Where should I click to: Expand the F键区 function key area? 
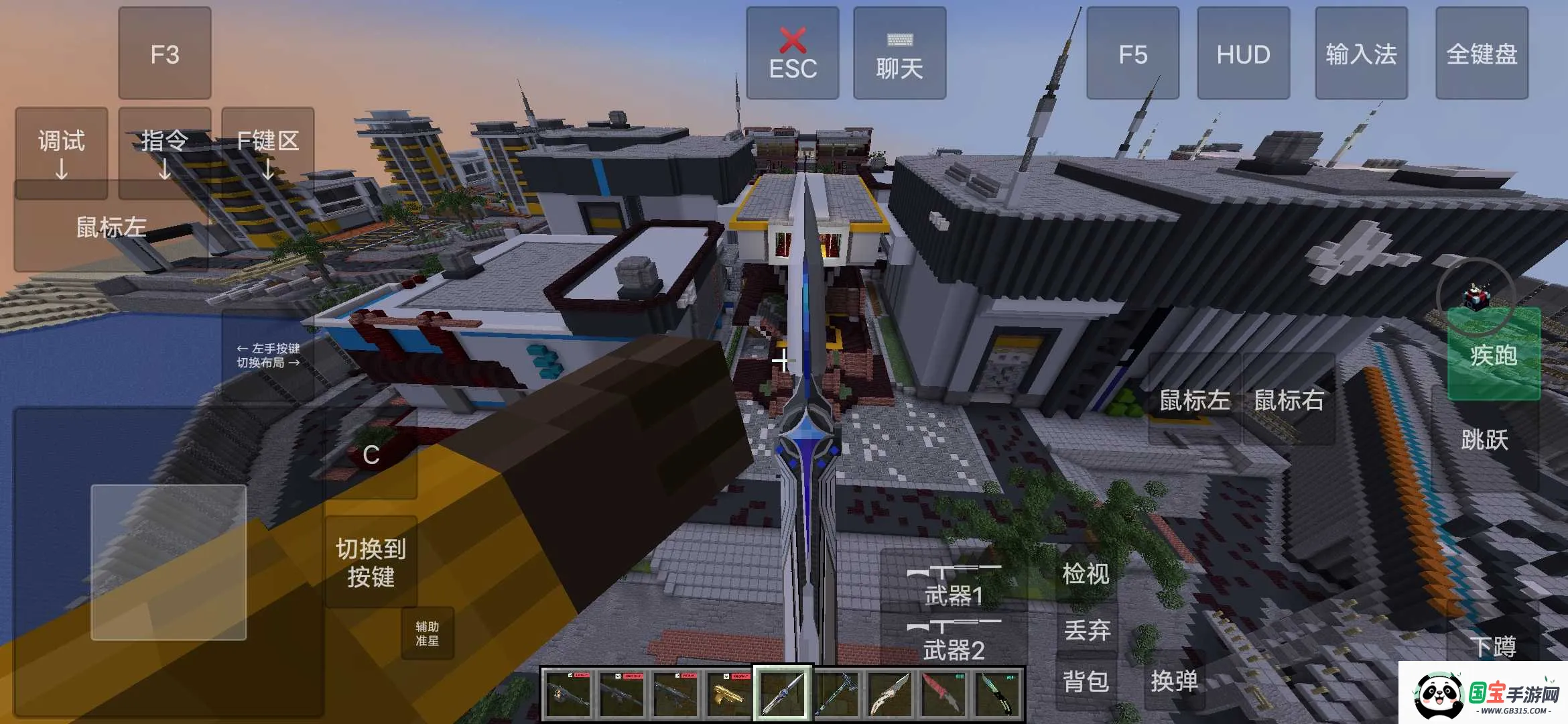click(x=267, y=151)
